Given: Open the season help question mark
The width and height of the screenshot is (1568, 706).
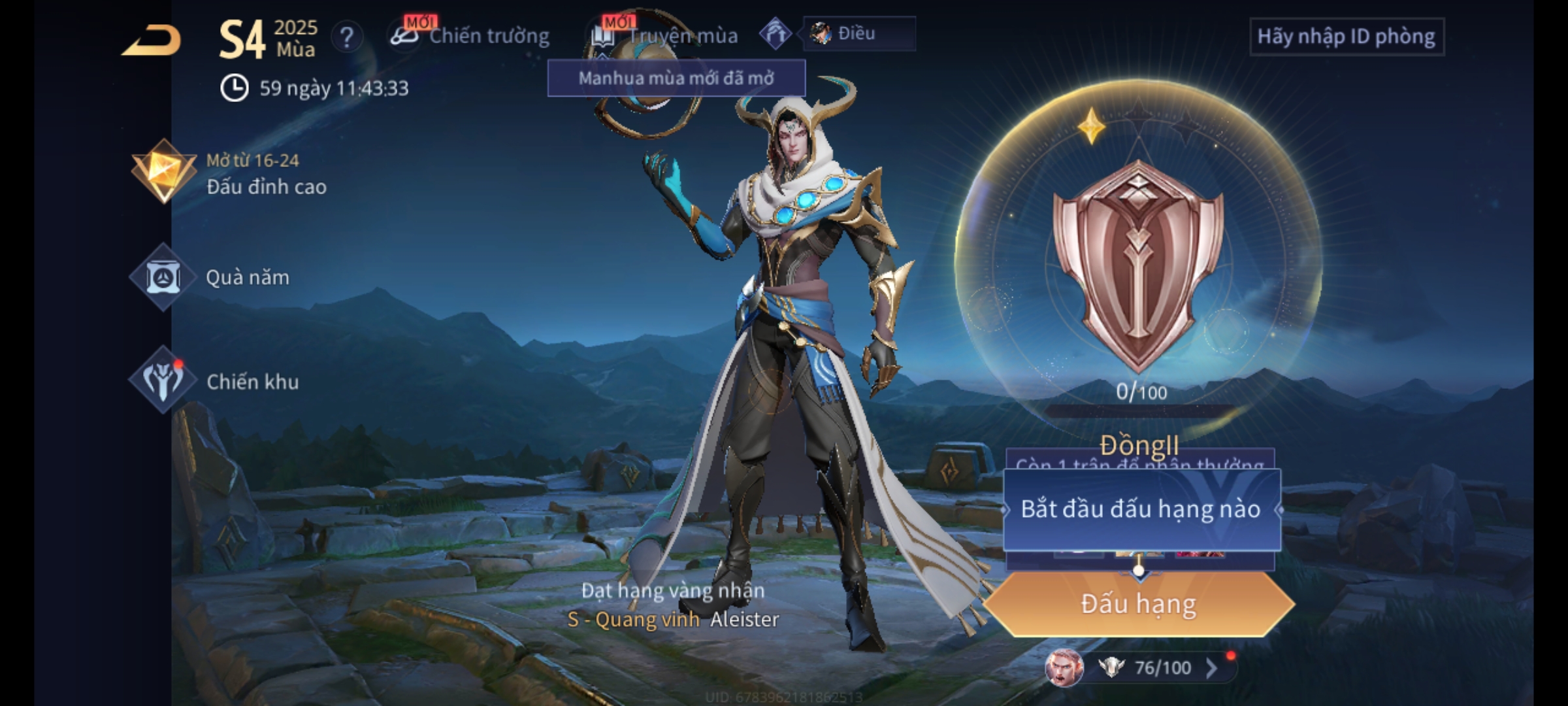Looking at the screenshot, I should tap(346, 37).
